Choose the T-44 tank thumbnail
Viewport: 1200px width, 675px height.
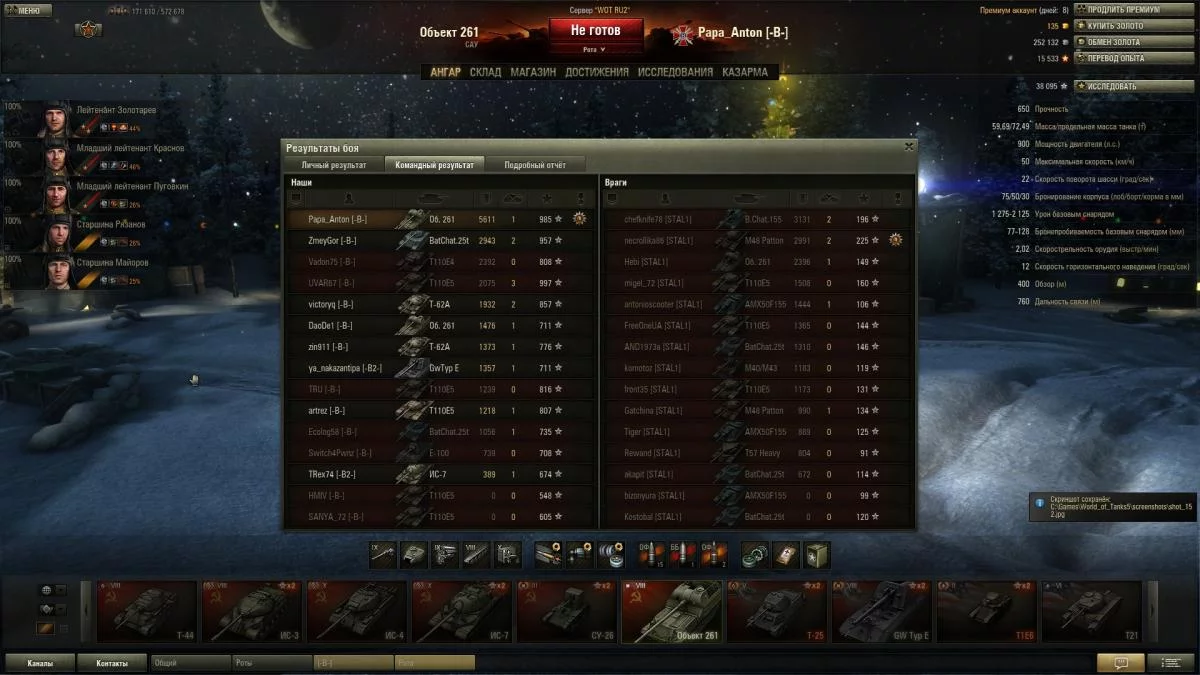point(146,612)
